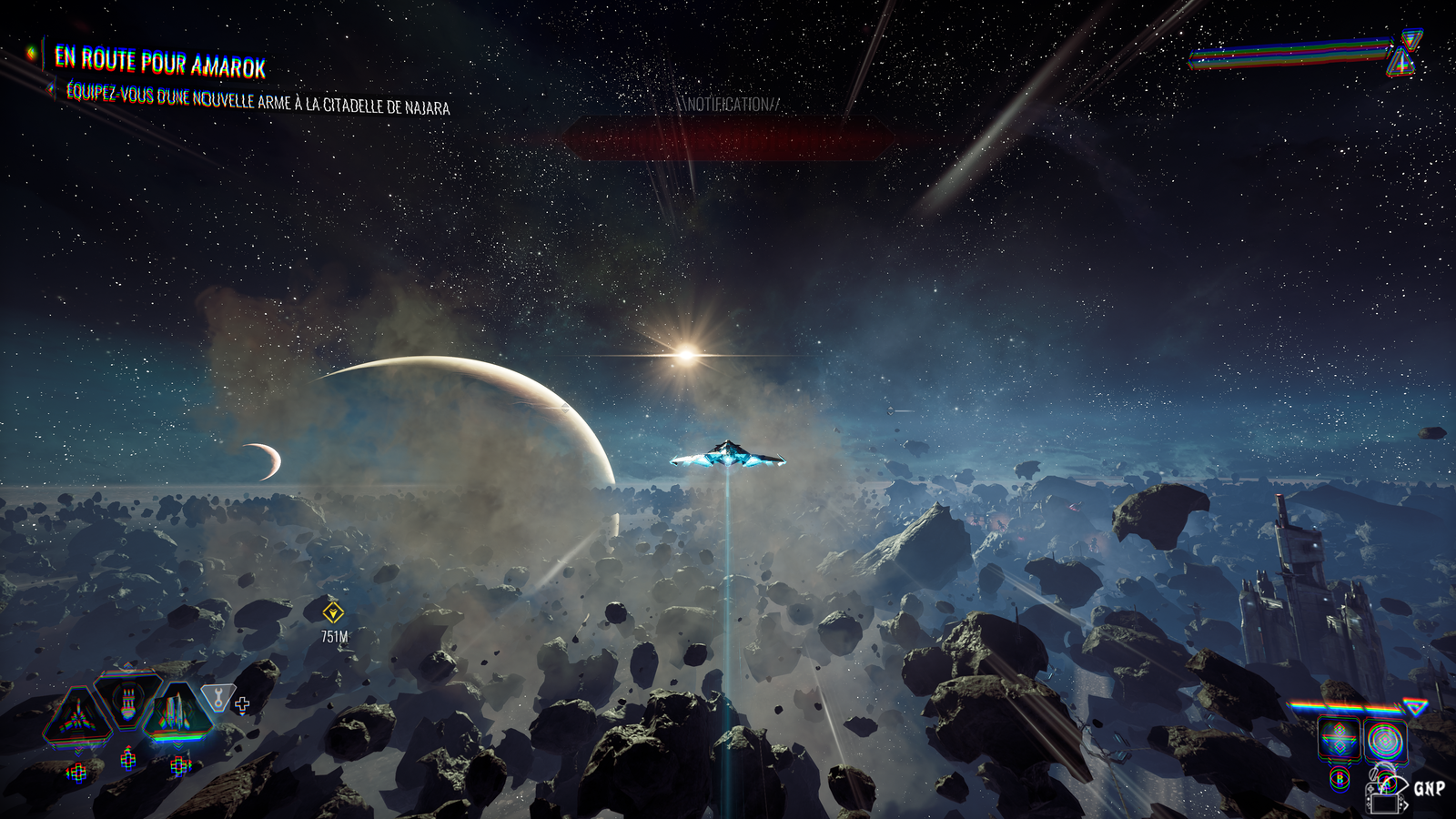Choose the triple-barrel weapon in the top hexagon

[128, 700]
